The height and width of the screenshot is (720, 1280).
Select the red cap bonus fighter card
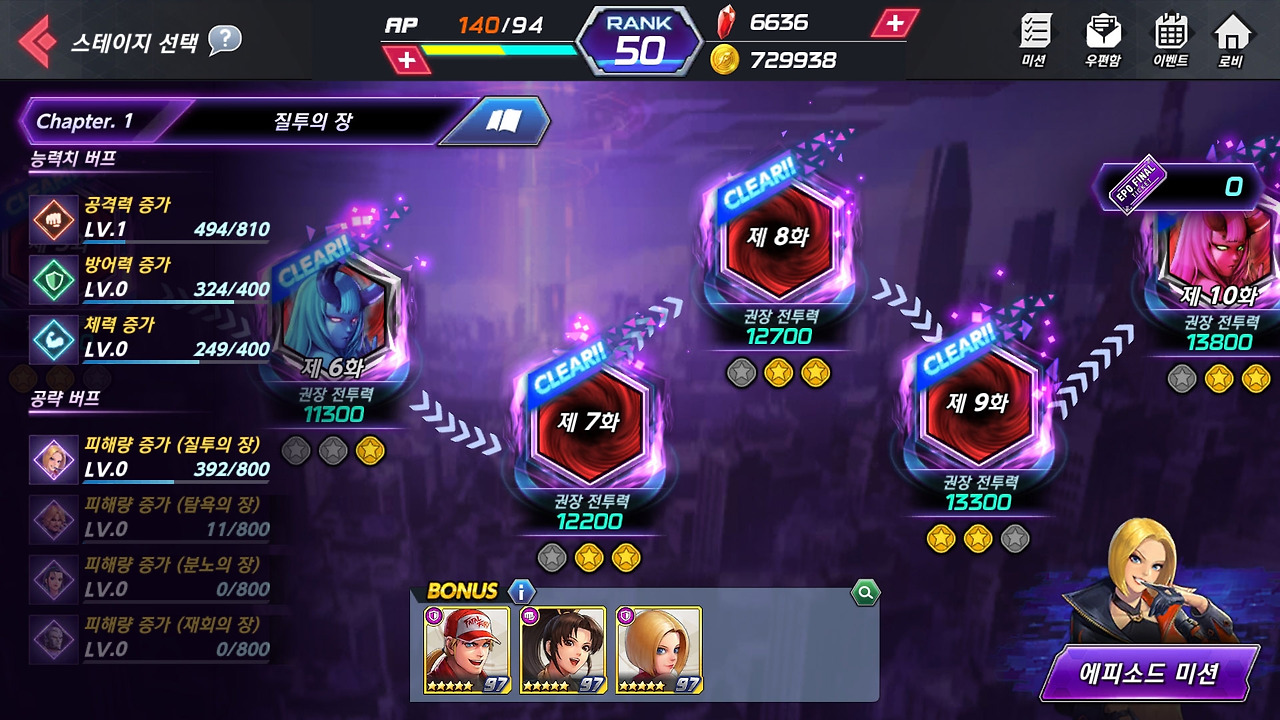467,650
